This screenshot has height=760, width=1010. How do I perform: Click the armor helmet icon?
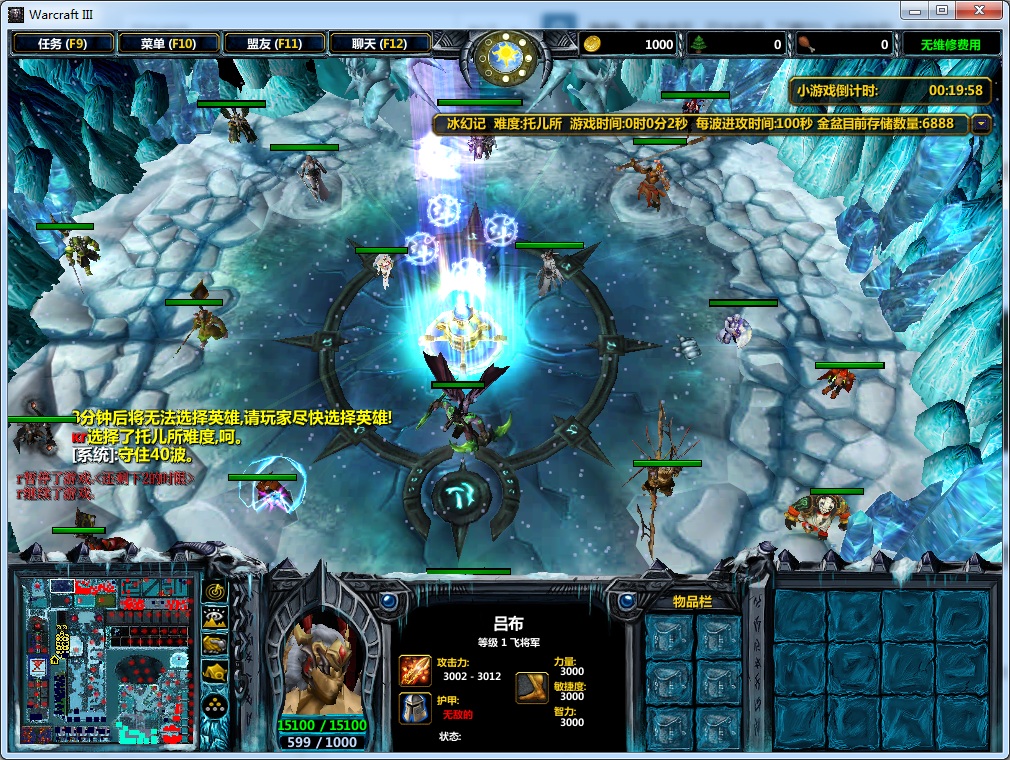[x=415, y=707]
